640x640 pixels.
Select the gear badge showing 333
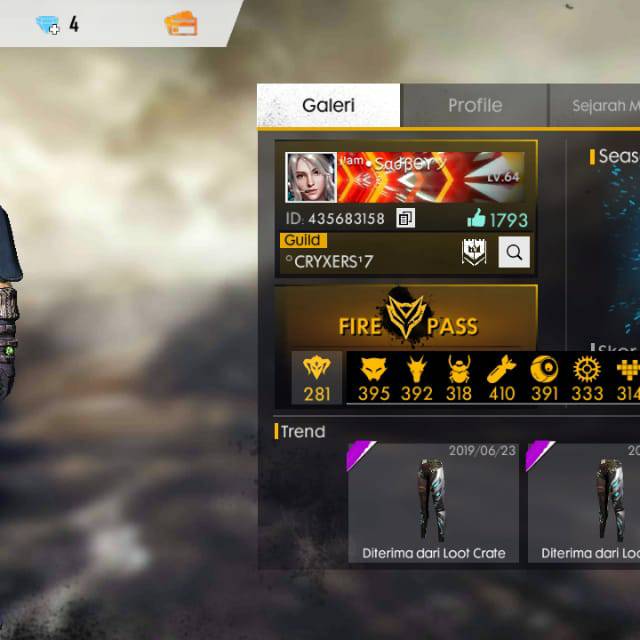(x=586, y=378)
